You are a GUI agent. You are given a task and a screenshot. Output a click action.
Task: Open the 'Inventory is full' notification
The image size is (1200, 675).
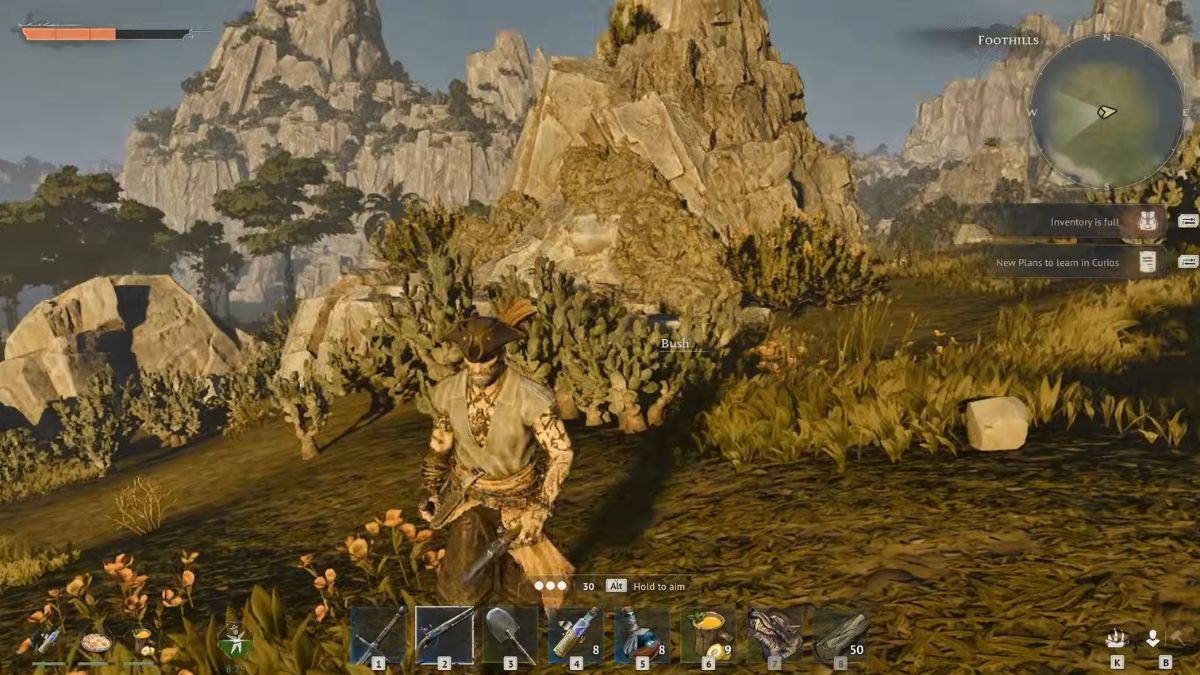pyautogui.click(x=1085, y=222)
